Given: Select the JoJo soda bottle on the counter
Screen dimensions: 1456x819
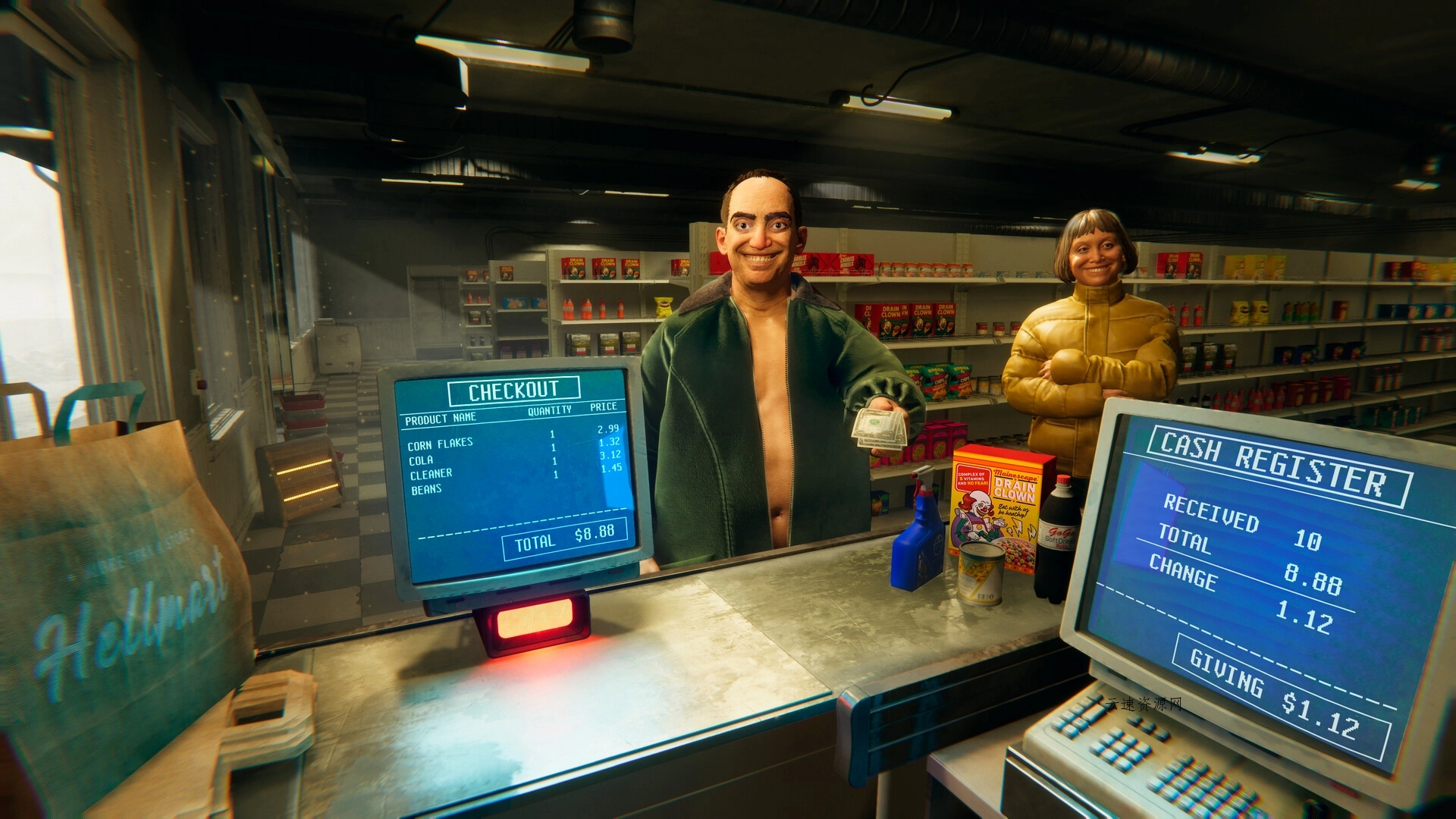Looking at the screenshot, I should click(1054, 546).
